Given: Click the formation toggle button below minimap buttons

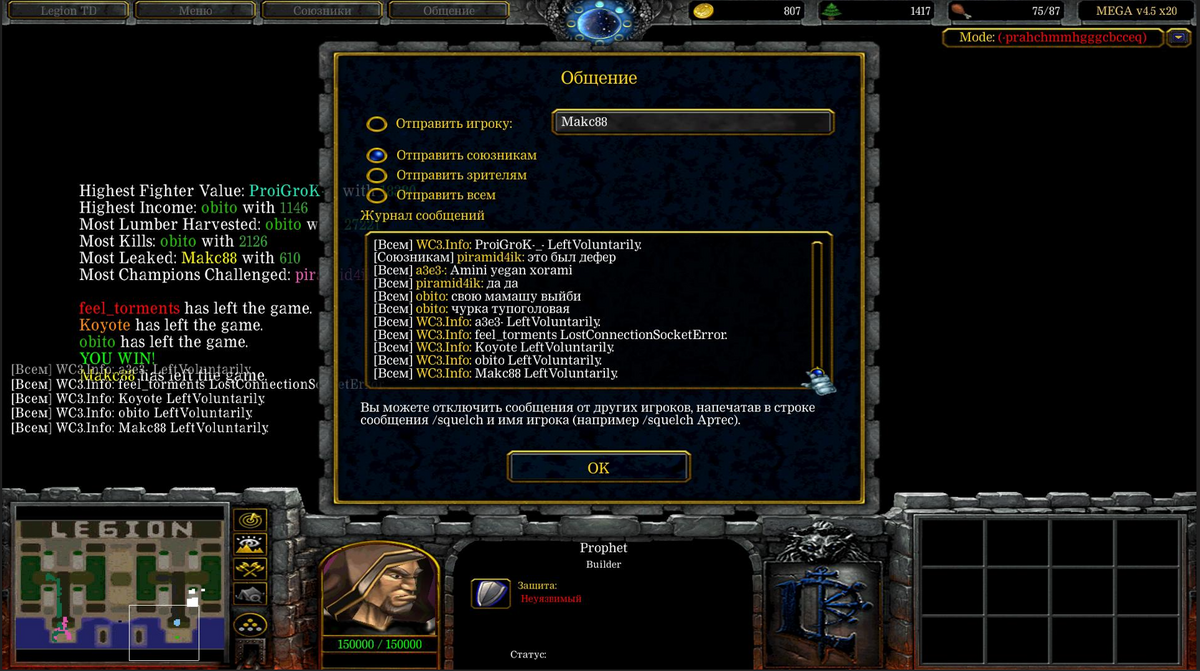Looking at the screenshot, I should (x=249, y=624).
